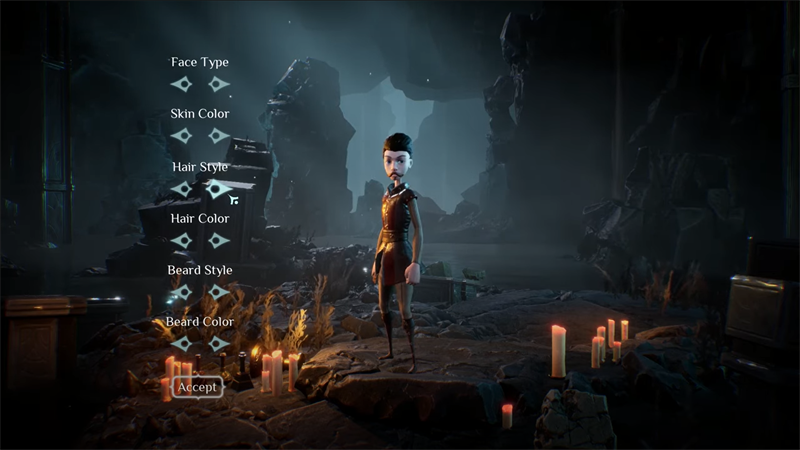
Task: Select previous Face Type option
Action: [x=181, y=84]
